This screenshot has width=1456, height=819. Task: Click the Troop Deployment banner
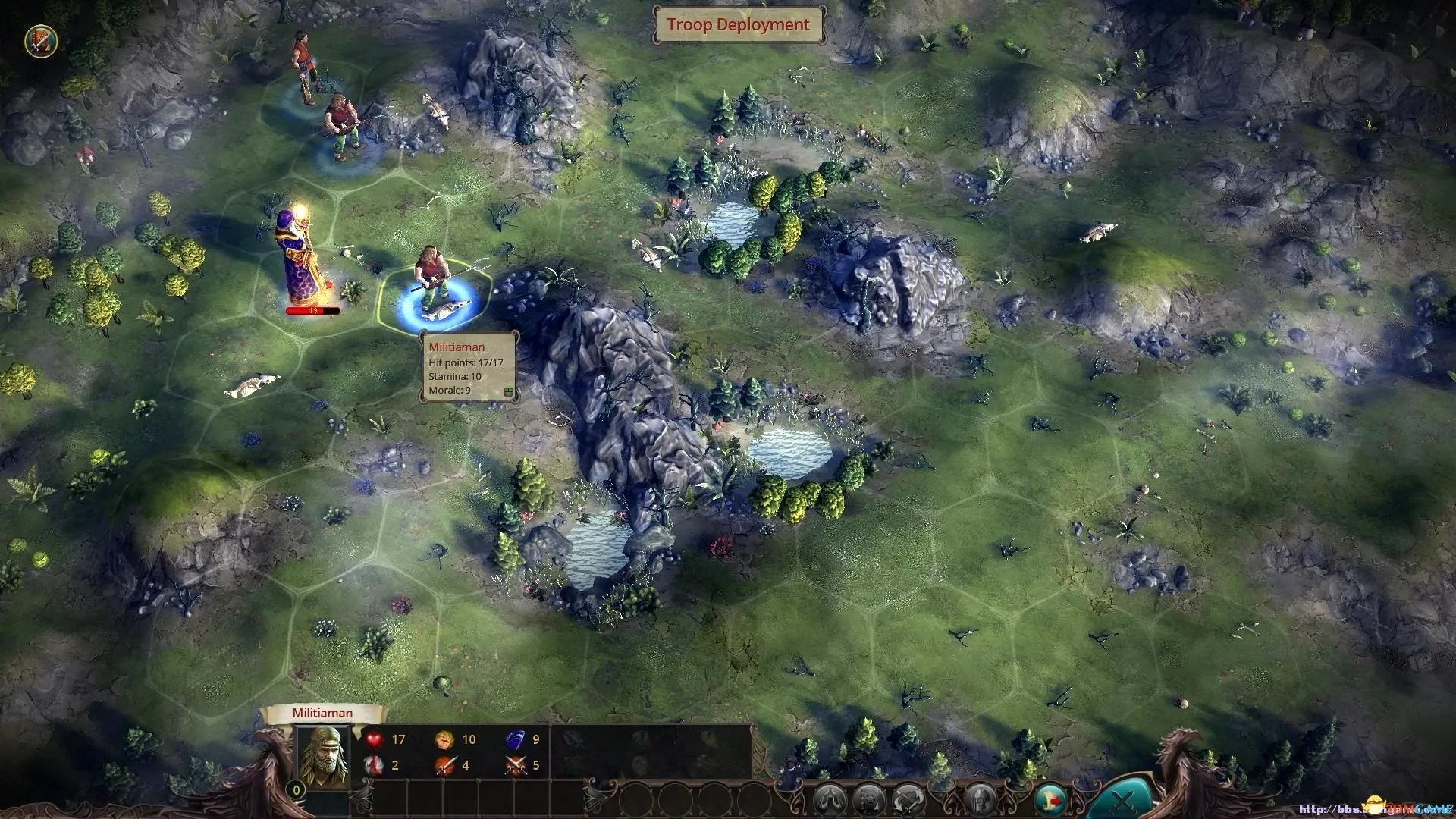point(738,24)
